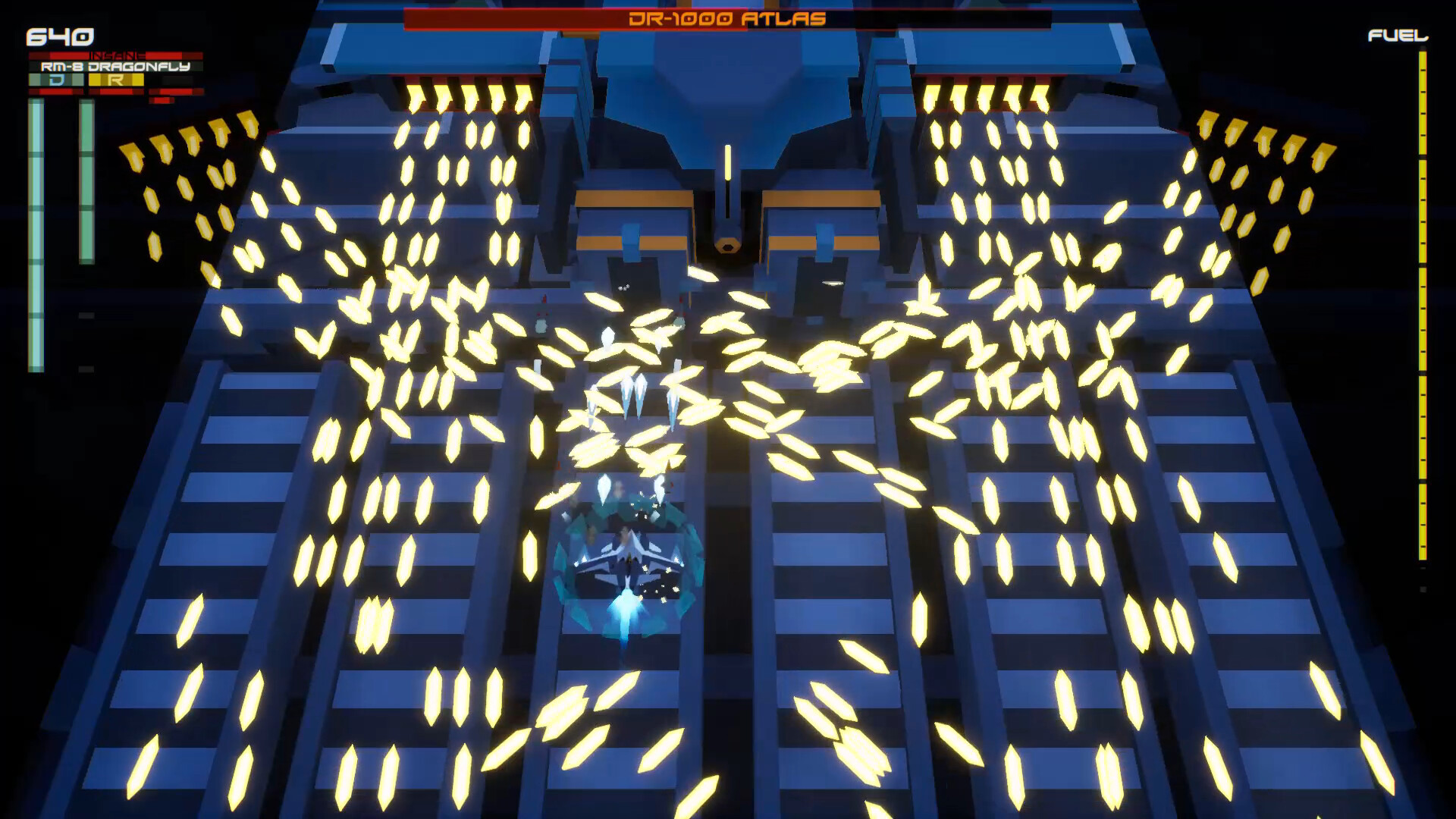Expand the INSANE difficulty banner

(x=115, y=55)
